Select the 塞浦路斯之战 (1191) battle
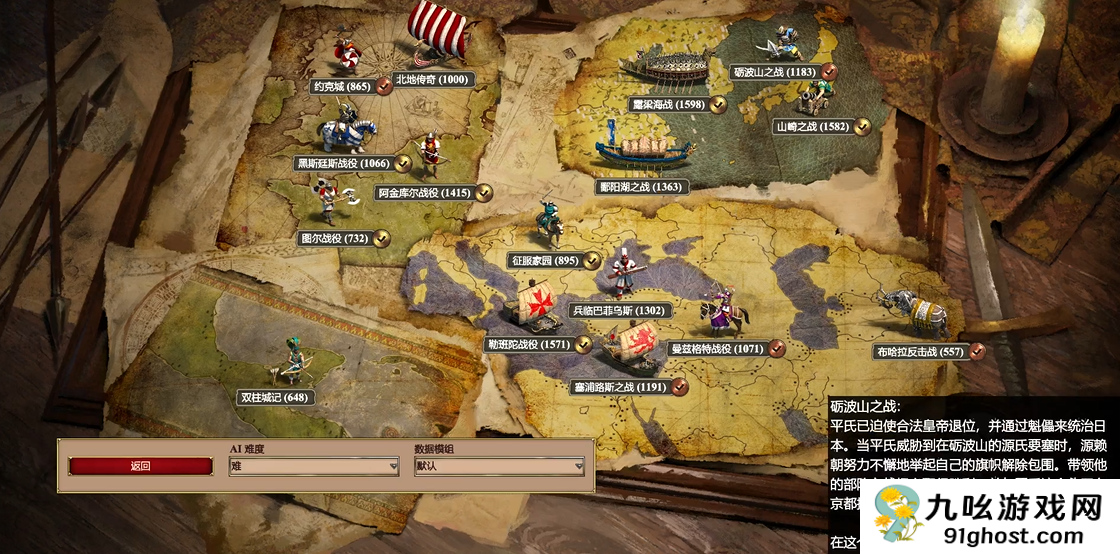 (x=619, y=386)
